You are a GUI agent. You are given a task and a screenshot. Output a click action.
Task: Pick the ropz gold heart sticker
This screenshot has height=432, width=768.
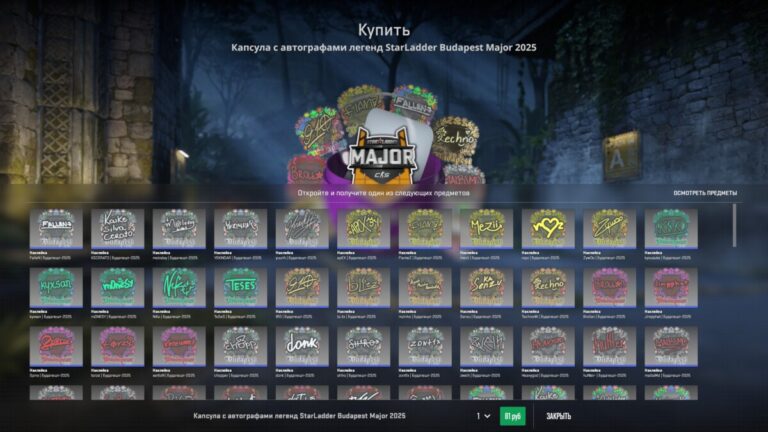click(548, 228)
